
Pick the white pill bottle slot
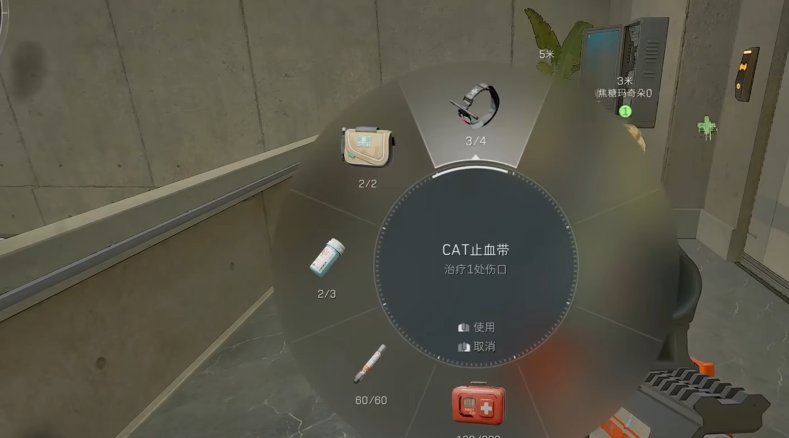pos(328,262)
